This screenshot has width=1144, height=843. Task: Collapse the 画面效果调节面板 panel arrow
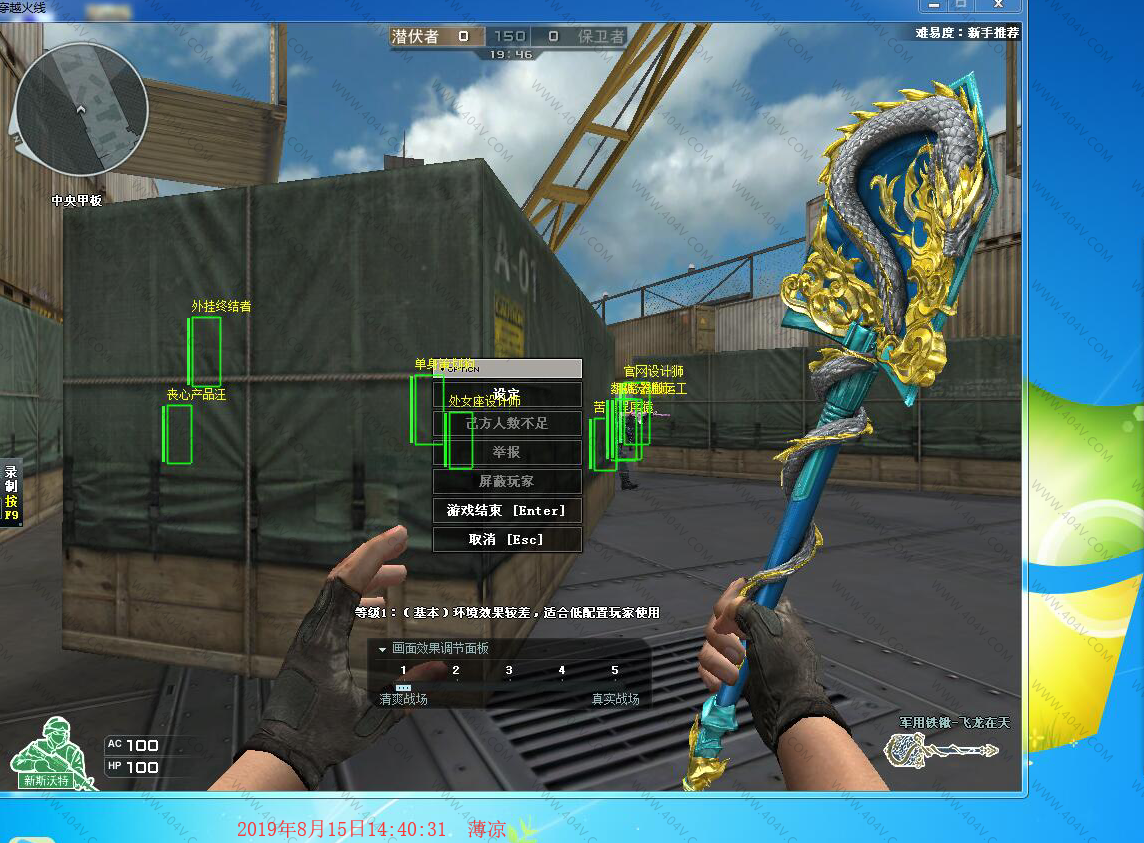(x=382, y=650)
